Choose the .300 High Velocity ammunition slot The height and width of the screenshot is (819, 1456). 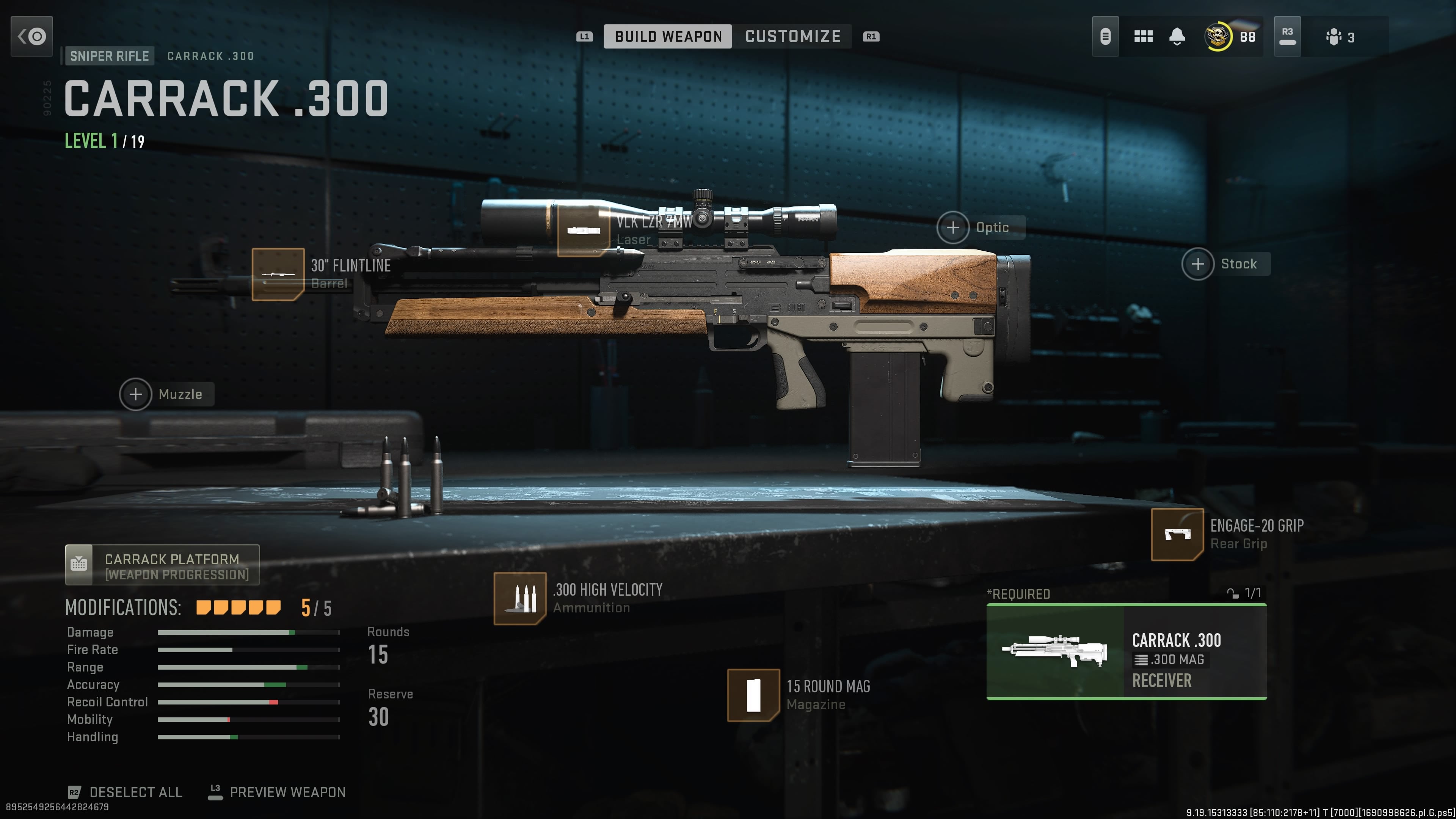[519, 599]
